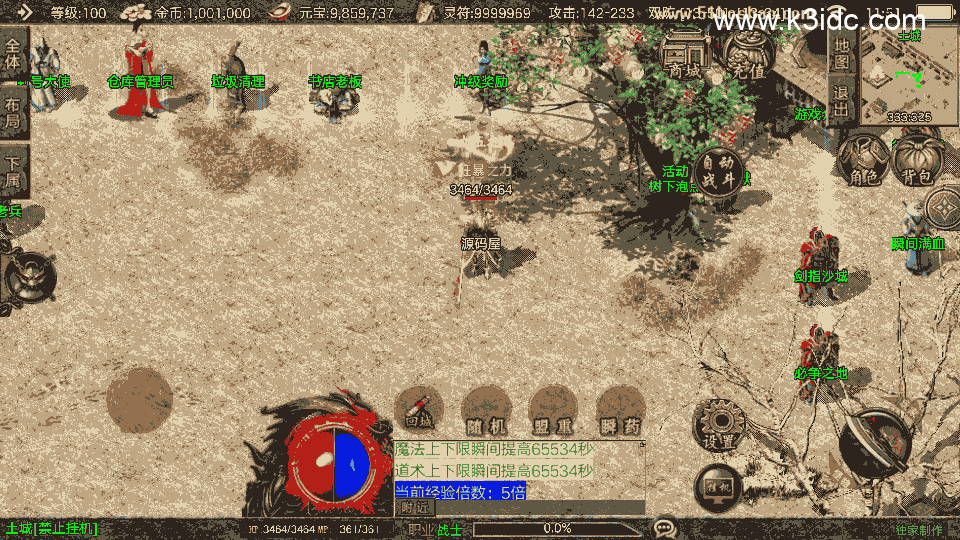Select the 布局 layout tab
Screen dimensions: 960x540
[13, 113]
